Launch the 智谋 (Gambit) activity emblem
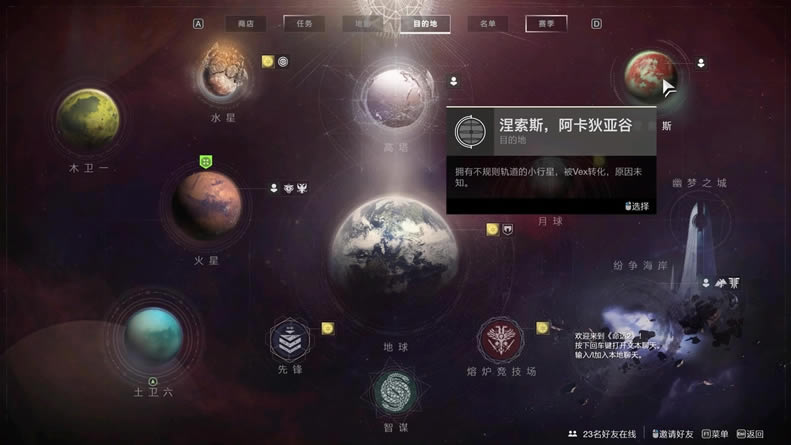Screen dimensions: 791x445 [x=394, y=394]
